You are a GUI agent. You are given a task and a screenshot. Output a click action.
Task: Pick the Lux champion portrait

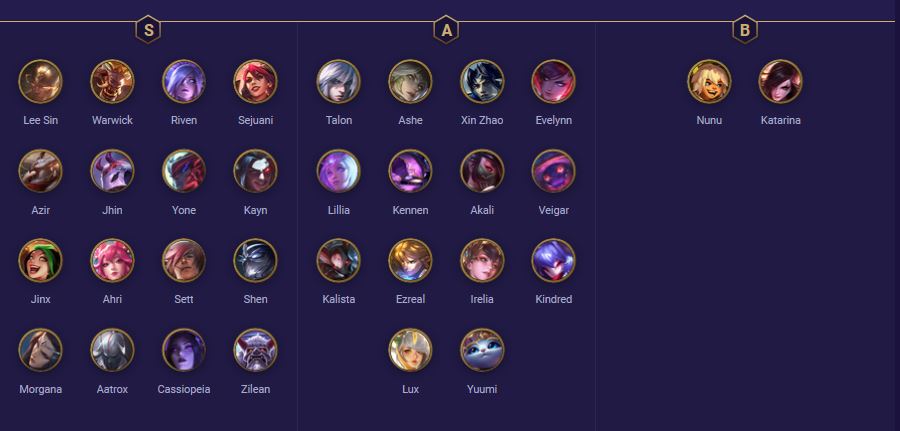coord(410,350)
